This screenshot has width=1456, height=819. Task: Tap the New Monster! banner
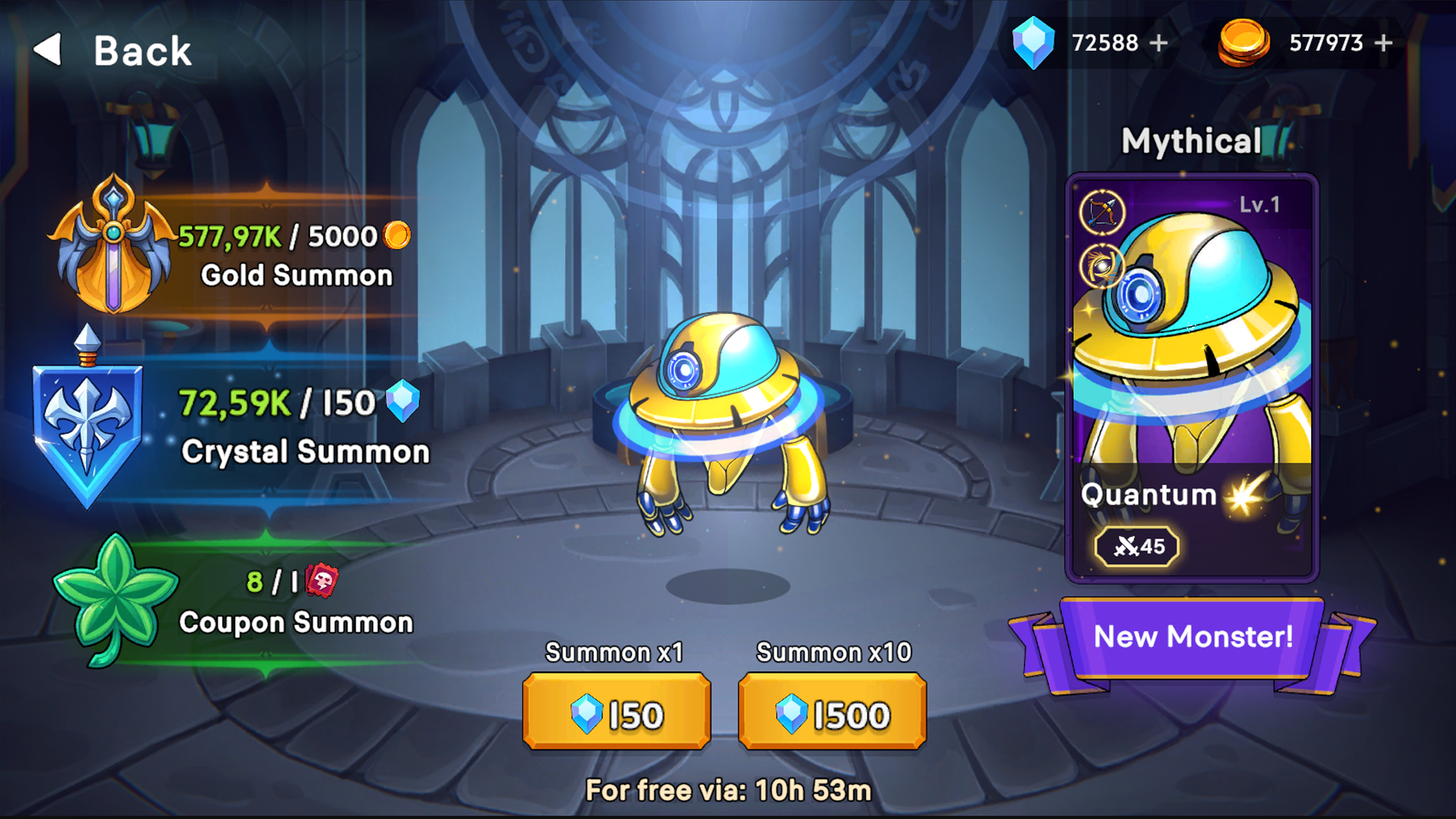coord(1192,637)
